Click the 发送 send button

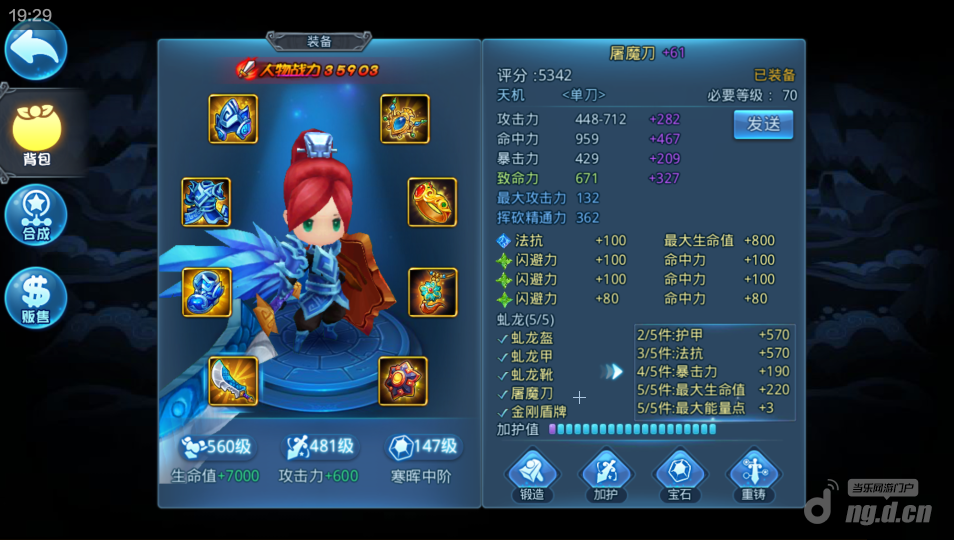click(x=763, y=124)
